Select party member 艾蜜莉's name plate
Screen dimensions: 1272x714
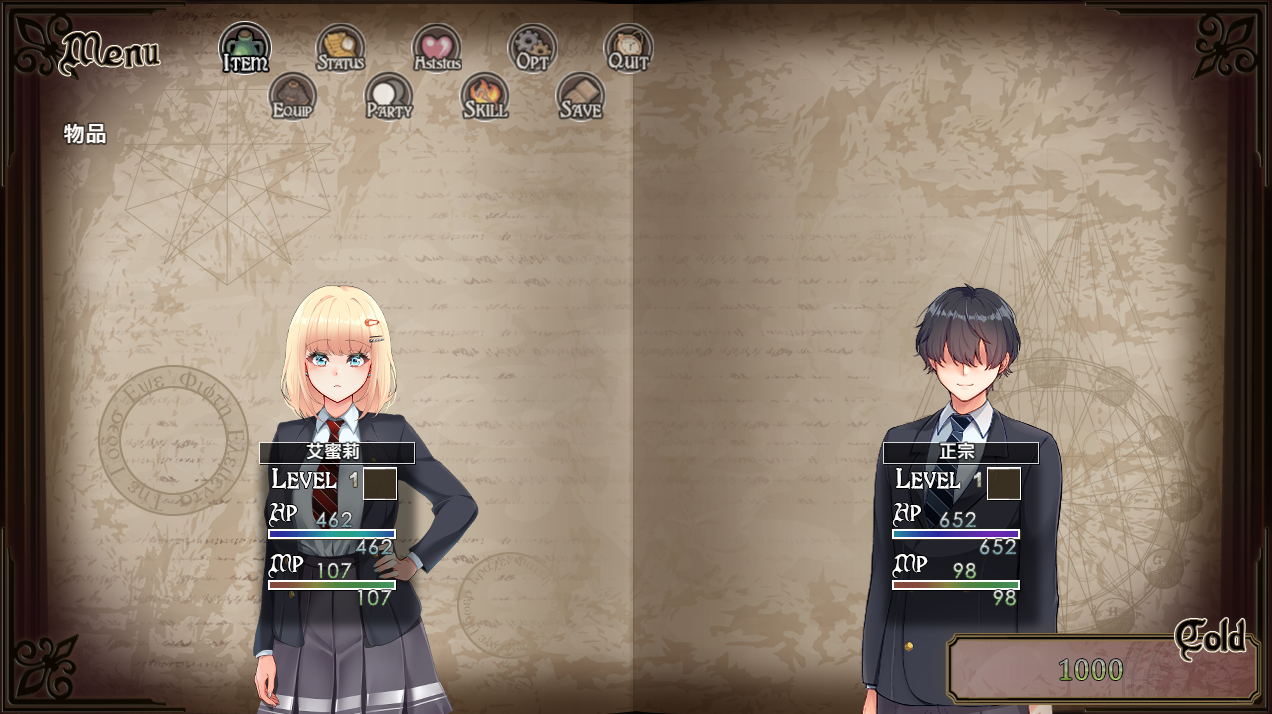[x=336, y=452]
